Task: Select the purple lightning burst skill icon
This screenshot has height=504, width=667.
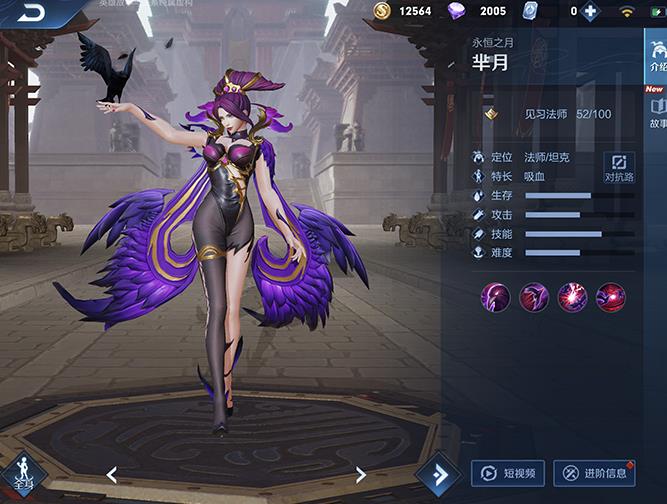Action: [572, 297]
